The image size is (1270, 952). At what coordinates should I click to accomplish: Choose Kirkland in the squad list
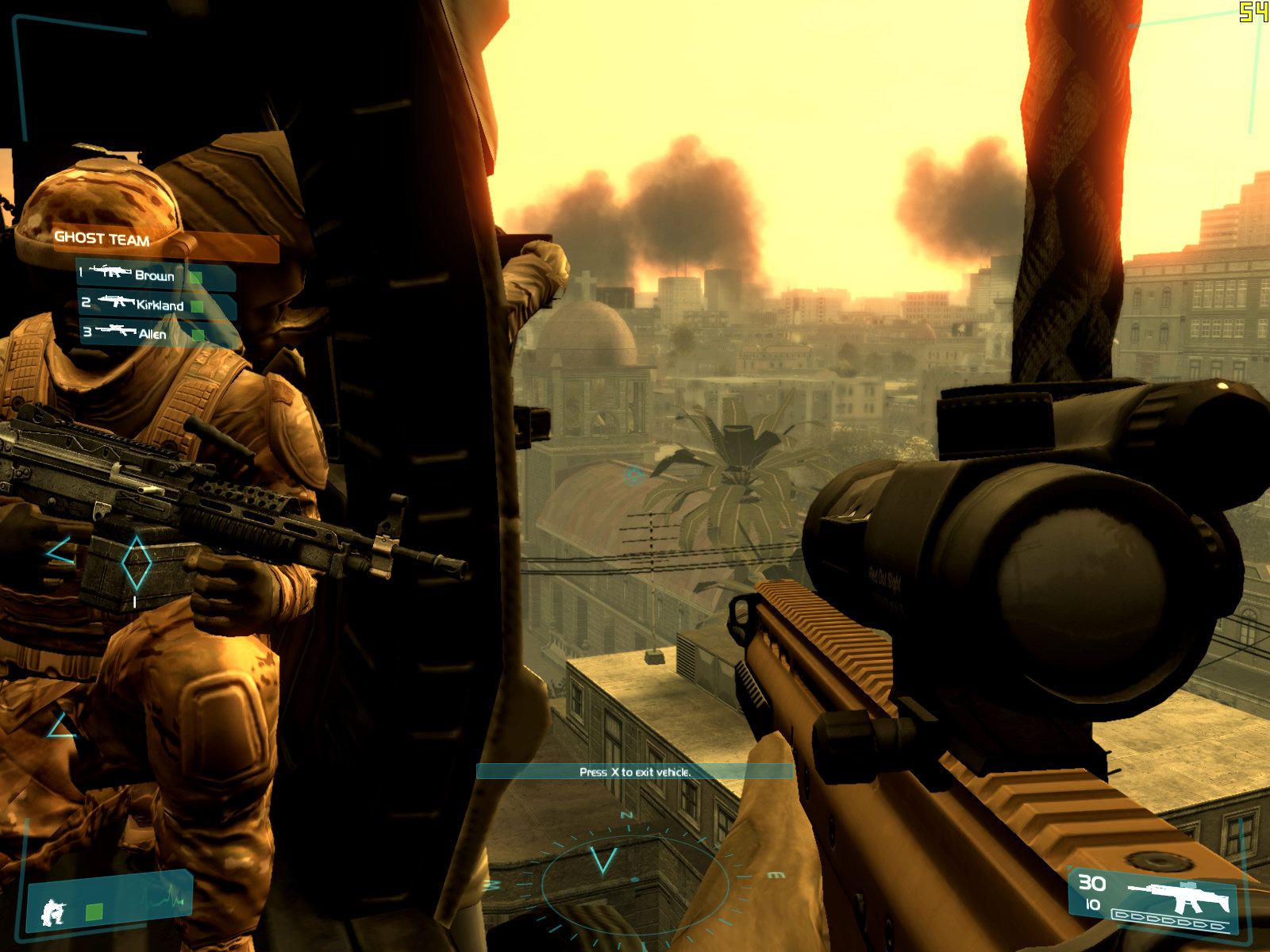click(159, 305)
